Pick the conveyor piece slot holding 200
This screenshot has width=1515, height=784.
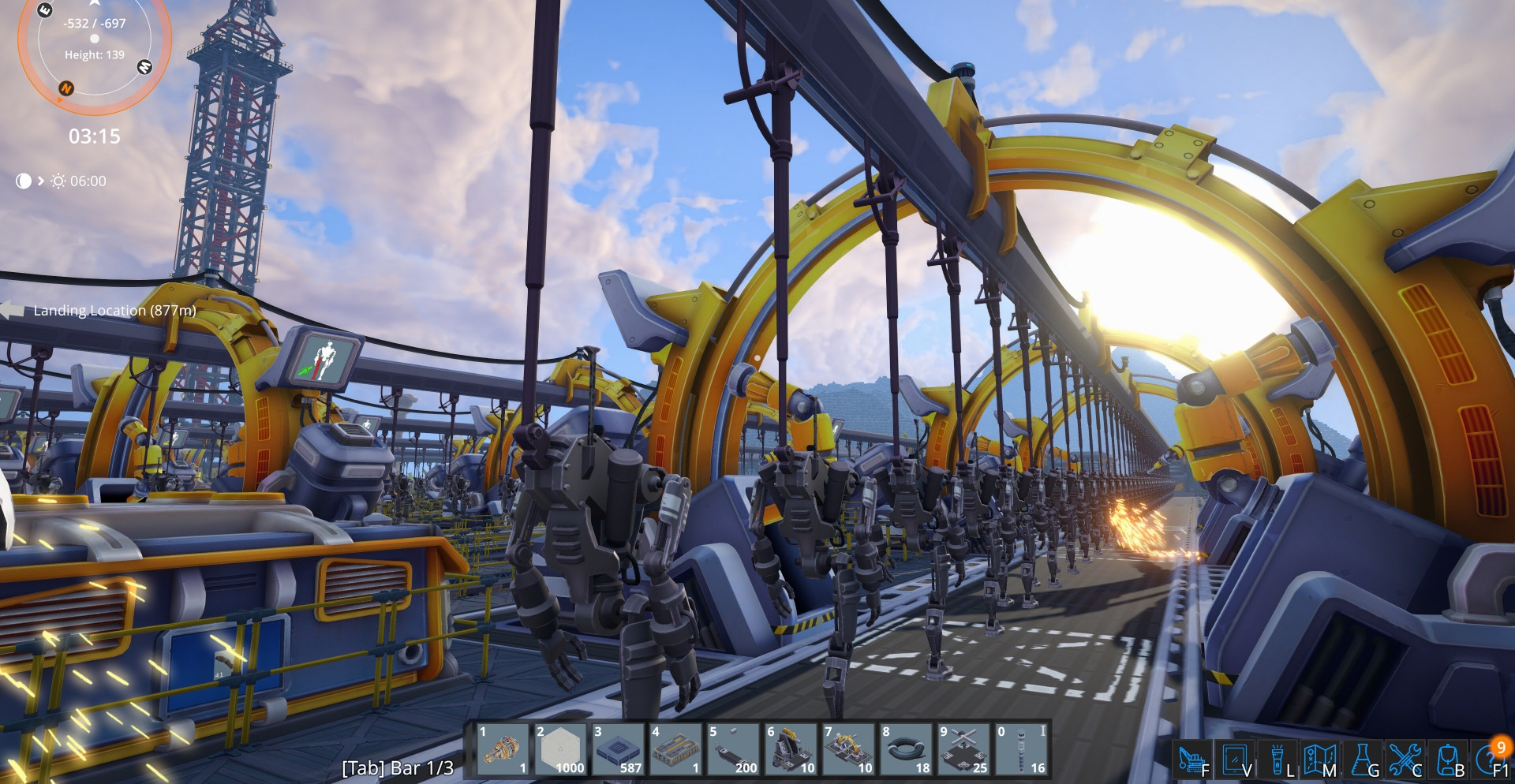[733, 750]
